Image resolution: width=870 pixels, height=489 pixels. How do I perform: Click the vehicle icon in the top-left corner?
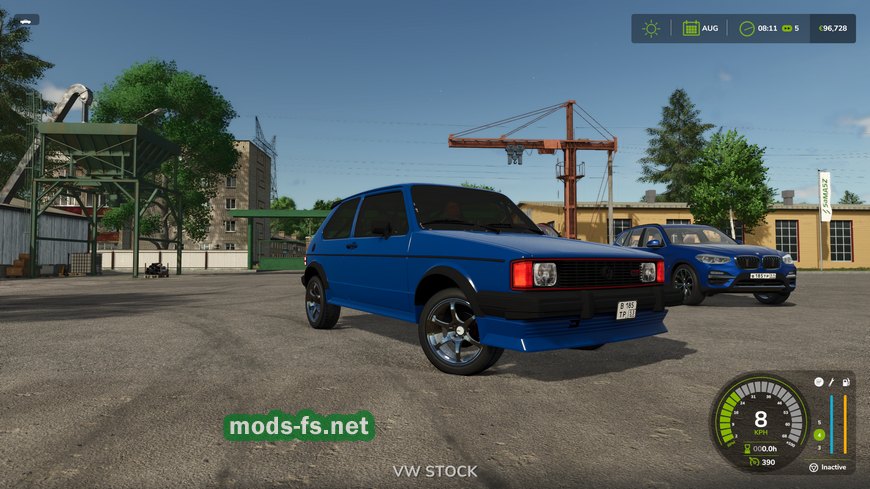(x=25, y=19)
